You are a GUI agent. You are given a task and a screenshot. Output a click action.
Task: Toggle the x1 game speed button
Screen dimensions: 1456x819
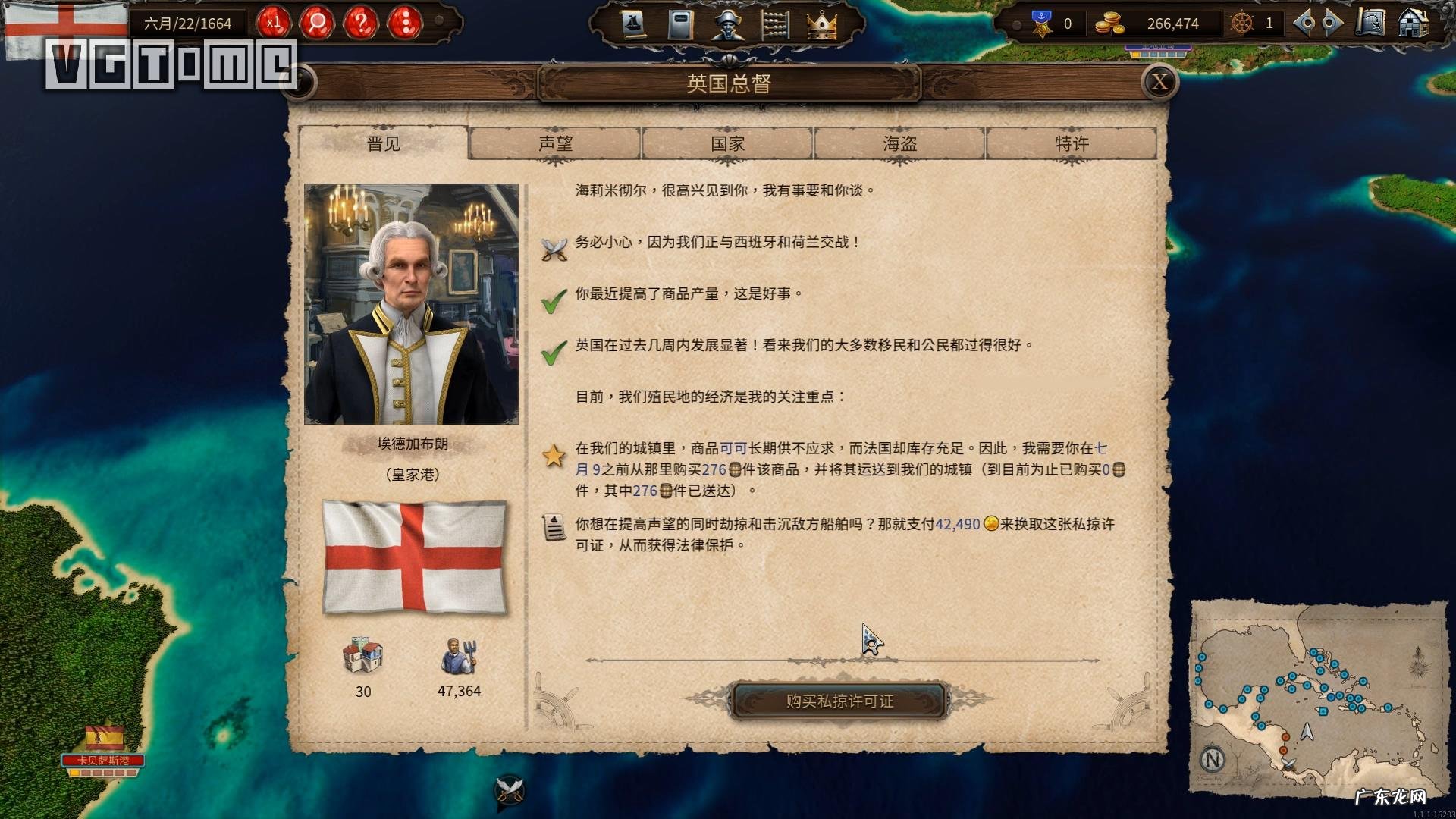[275, 23]
